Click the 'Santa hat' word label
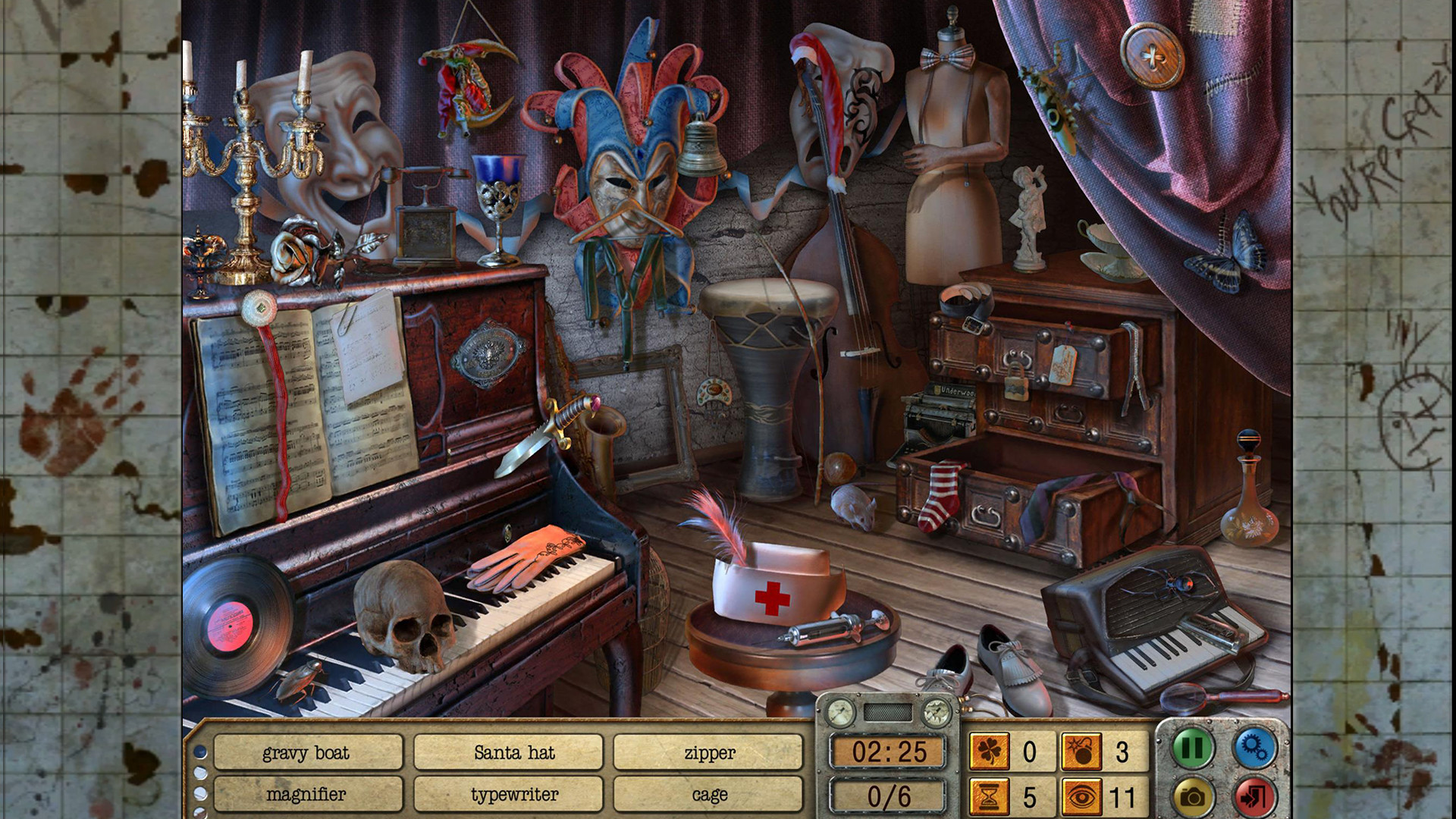Viewport: 1456px width, 819px height. [x=513, y=753]
